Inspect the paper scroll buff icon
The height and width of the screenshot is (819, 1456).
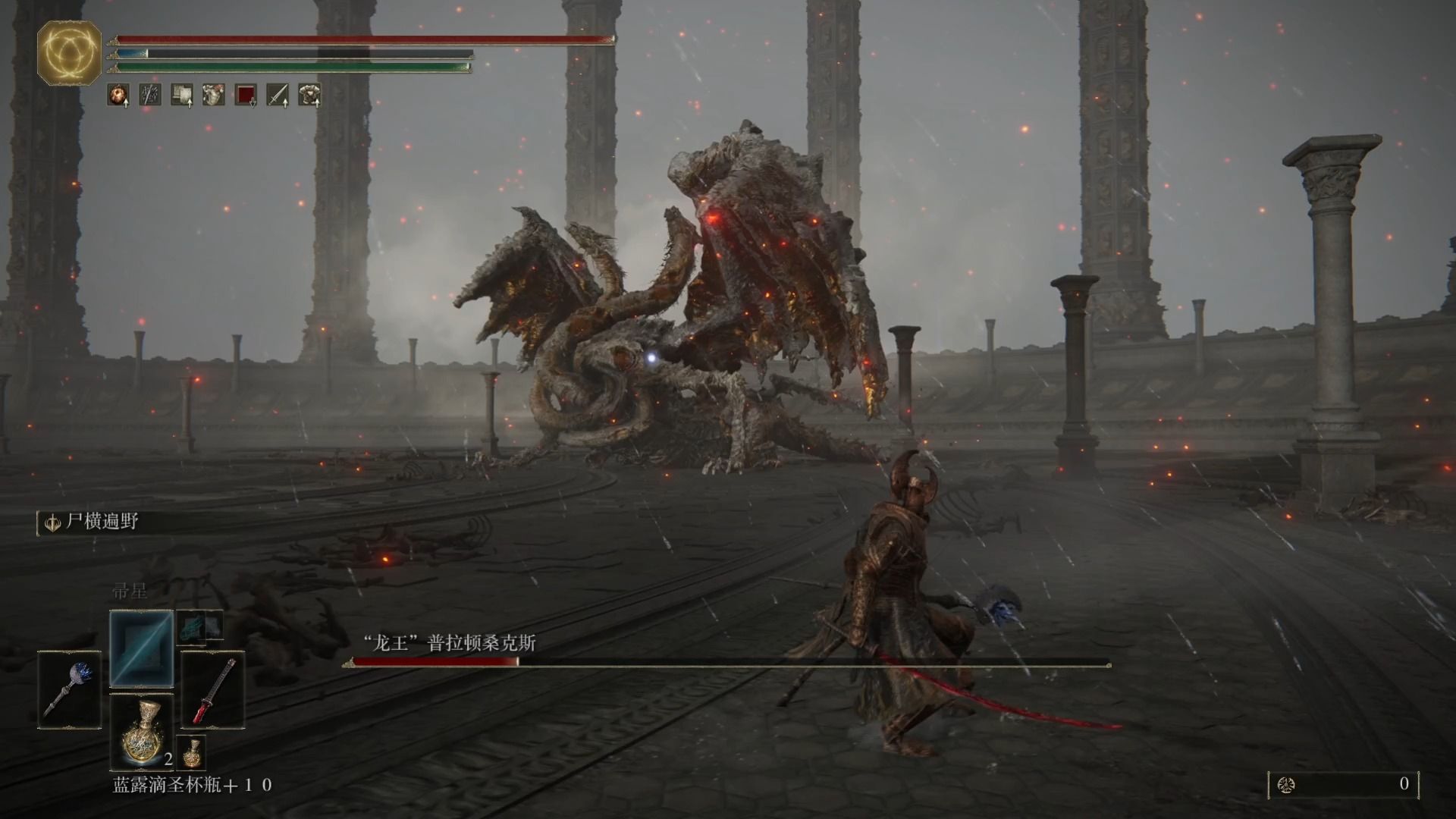[181, 95]
